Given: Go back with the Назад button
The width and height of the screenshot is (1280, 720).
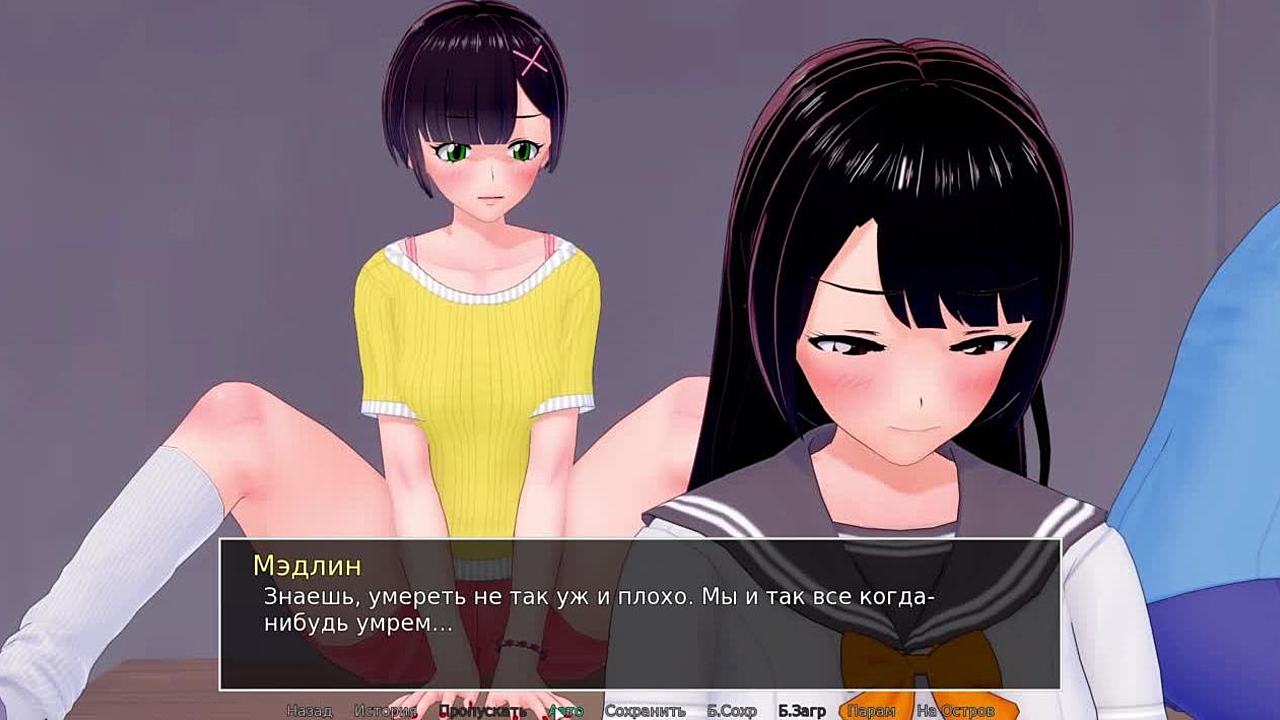Looking at the screenshot, I should 309,711.
